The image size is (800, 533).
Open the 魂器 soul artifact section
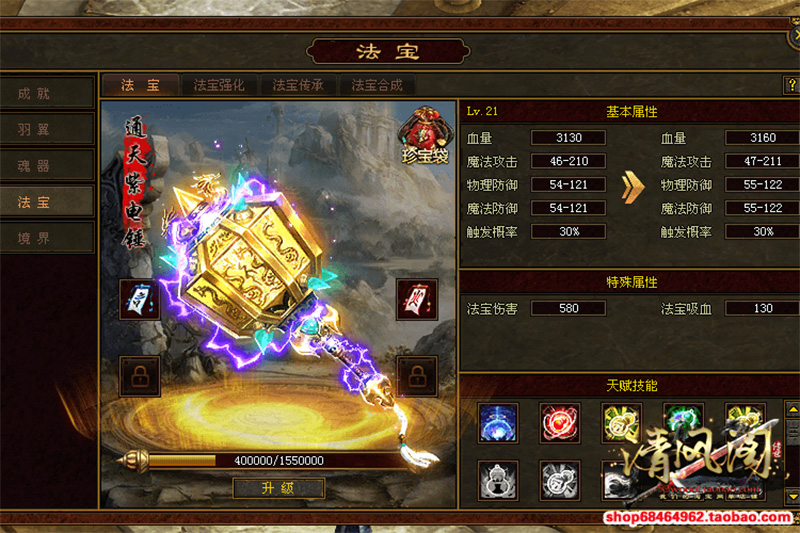(47, 165)
